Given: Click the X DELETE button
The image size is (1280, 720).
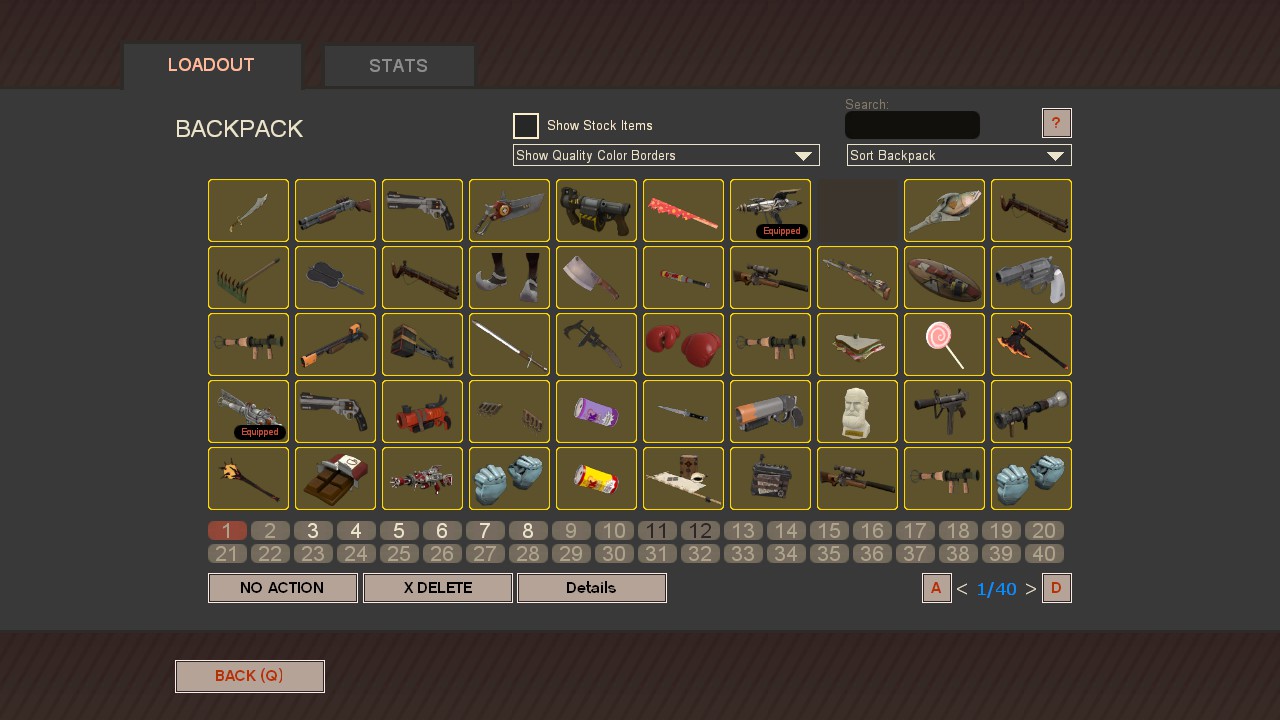Looking at the screenshot, I should pos(438,588).
